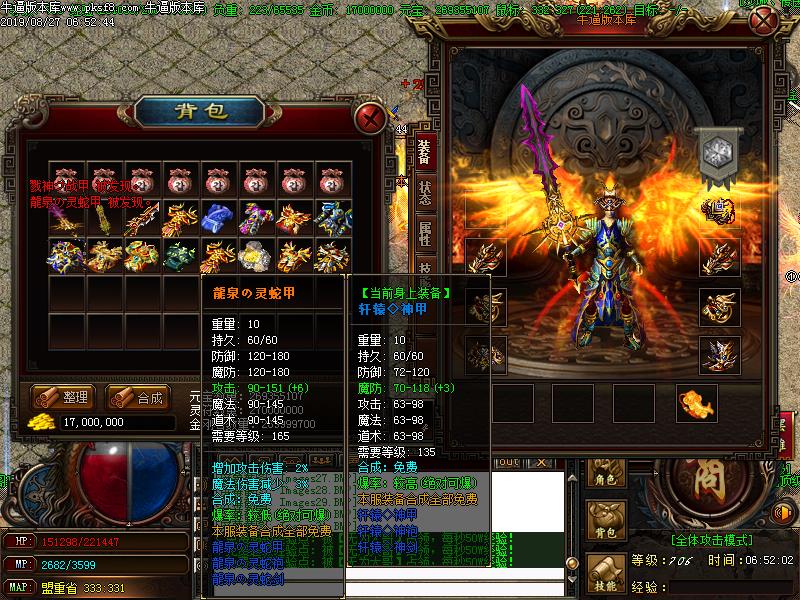Toggle the sound speaker icon

point(785,514)
